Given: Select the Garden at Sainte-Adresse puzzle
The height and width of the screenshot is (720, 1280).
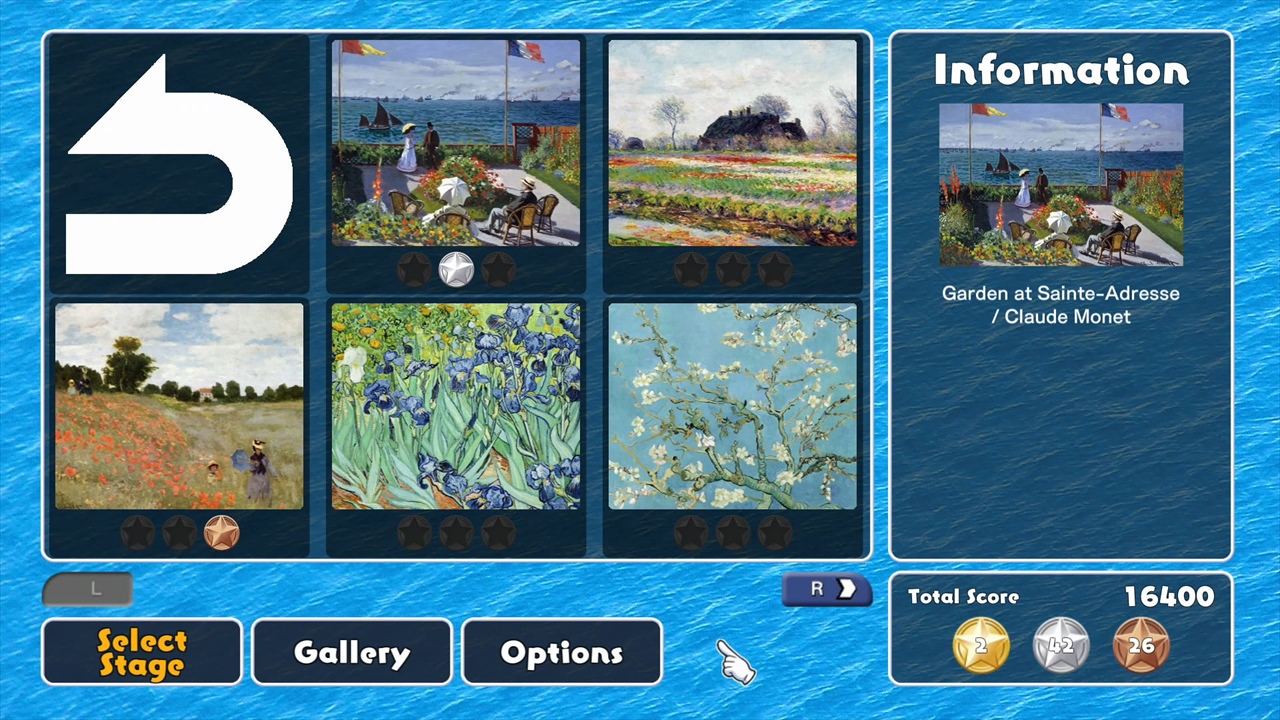Looking at the screenshot, I should (x=456, y=145).
